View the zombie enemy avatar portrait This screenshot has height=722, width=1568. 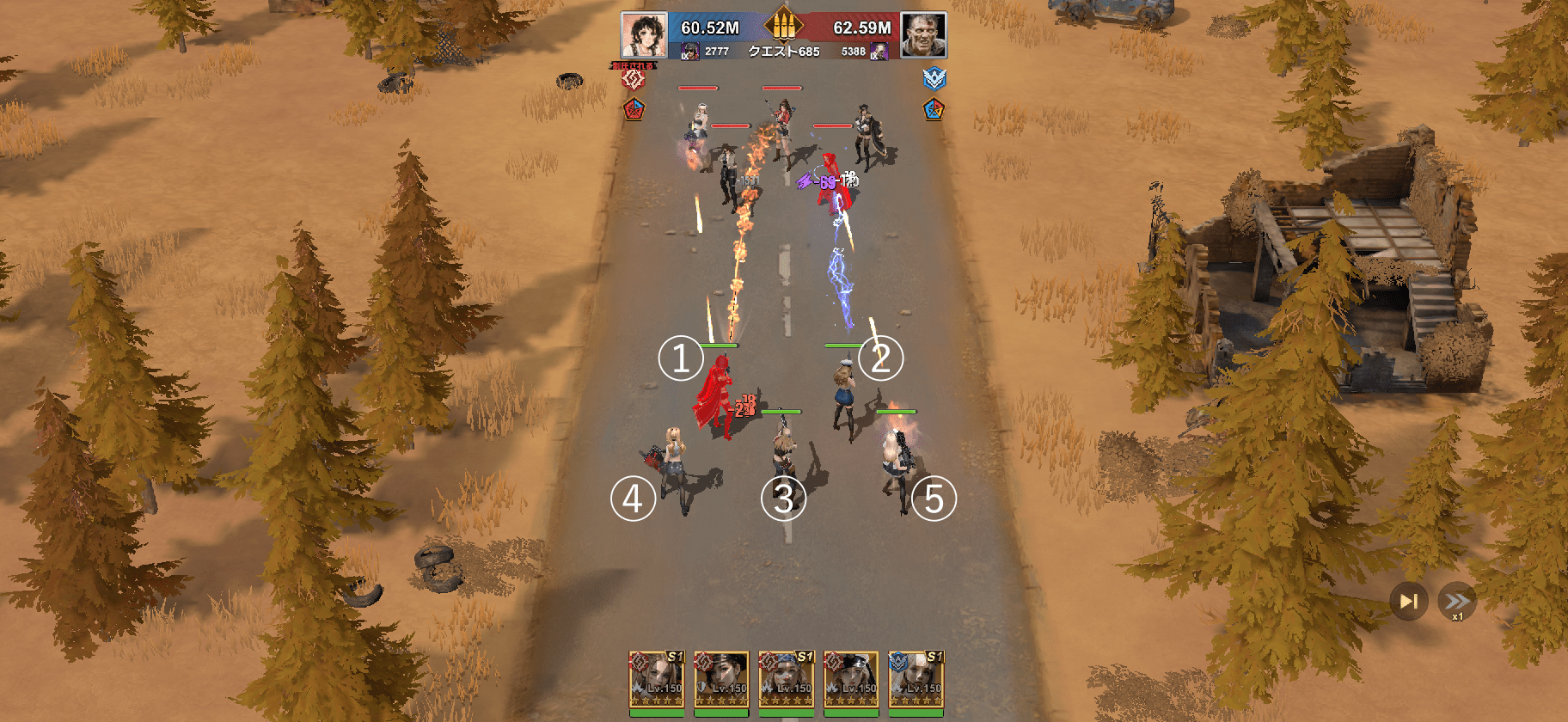click(x=924, y=35)
